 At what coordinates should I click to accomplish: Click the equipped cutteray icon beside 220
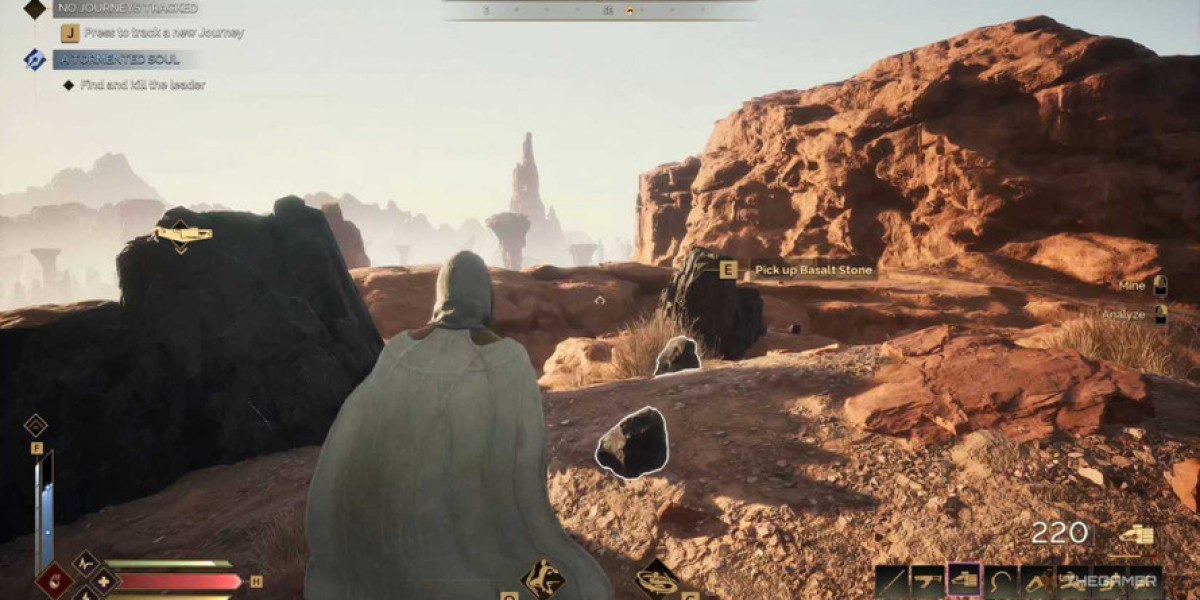[x=1136, y=535]
